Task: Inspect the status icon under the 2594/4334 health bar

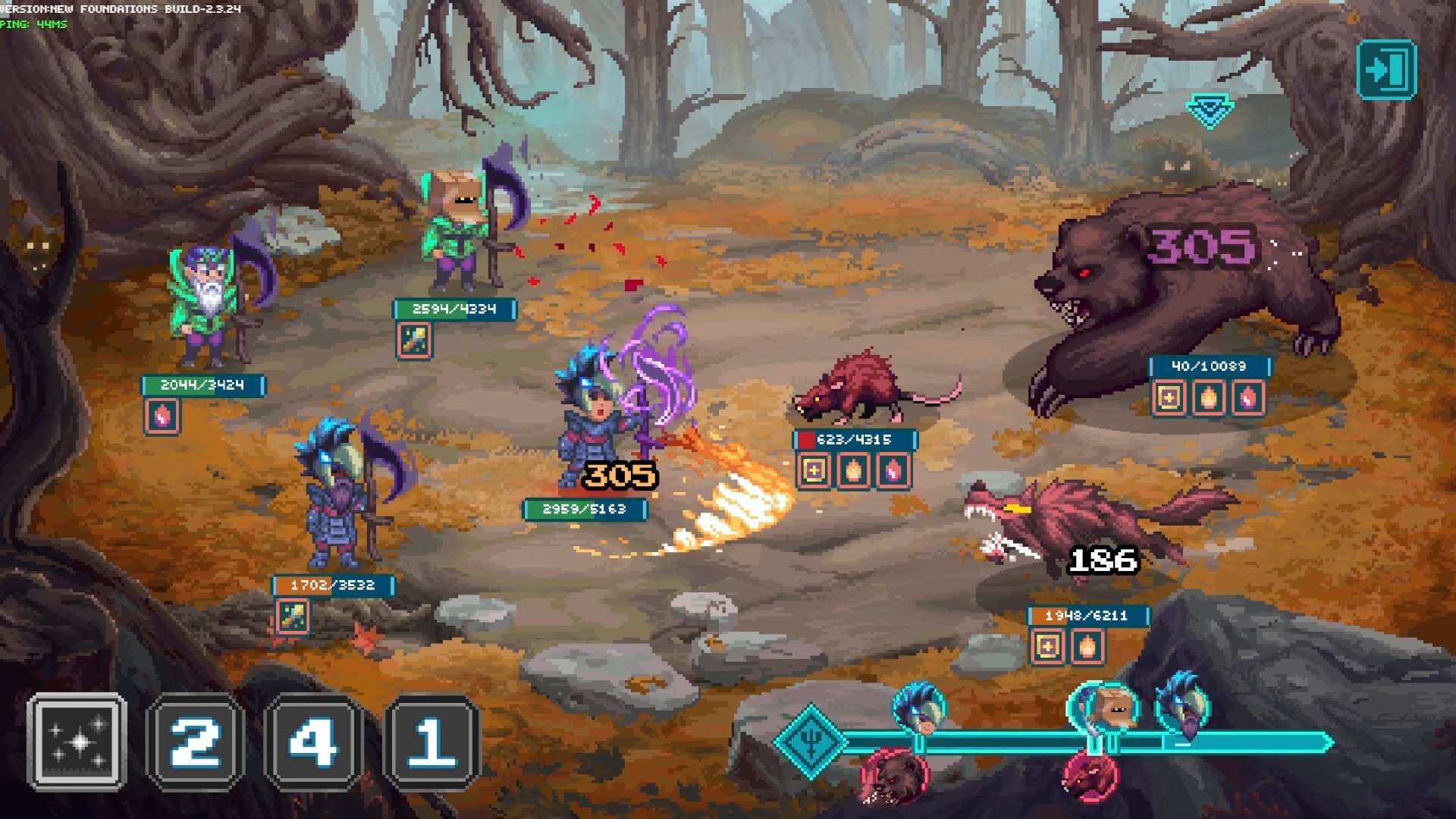Action: 414,340
